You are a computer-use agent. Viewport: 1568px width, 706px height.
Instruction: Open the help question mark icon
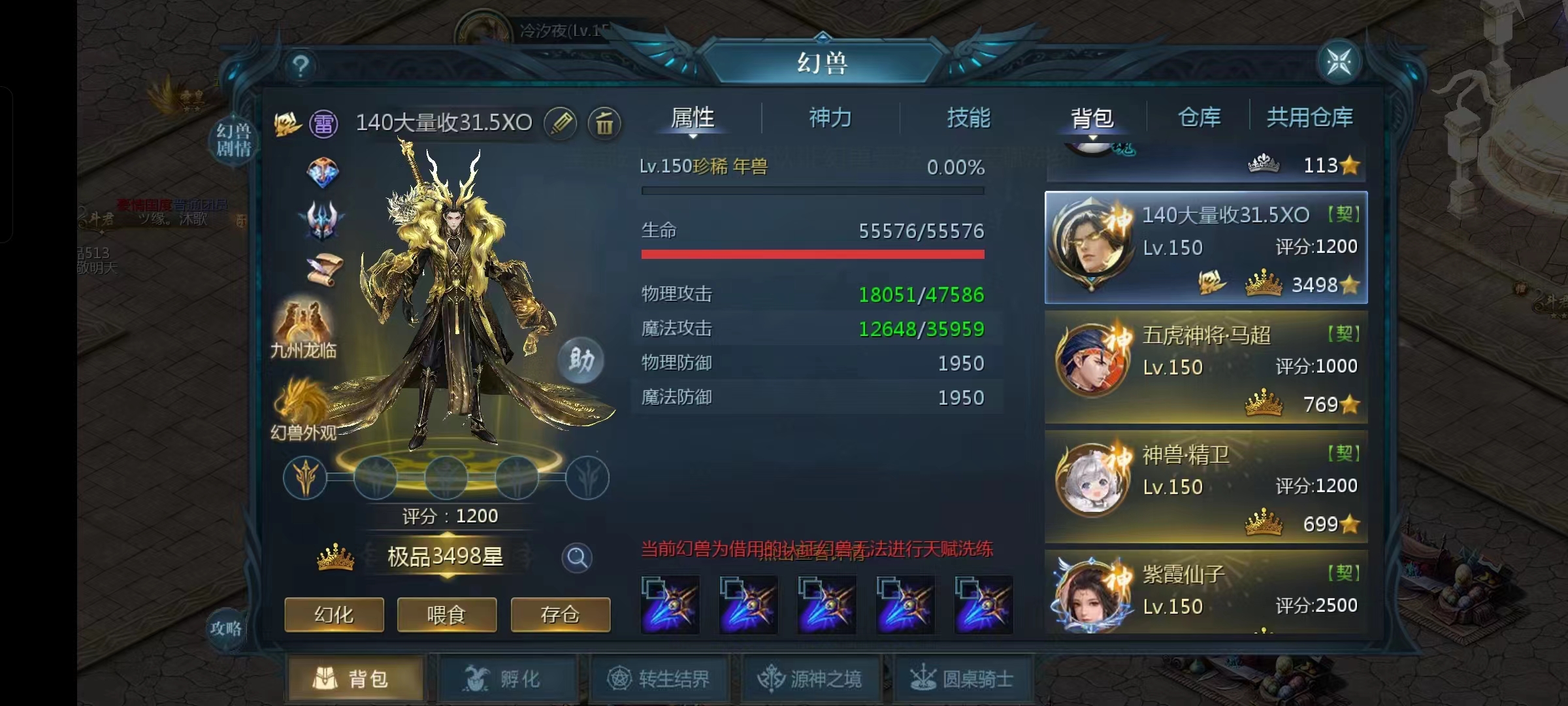click(300, 65)
